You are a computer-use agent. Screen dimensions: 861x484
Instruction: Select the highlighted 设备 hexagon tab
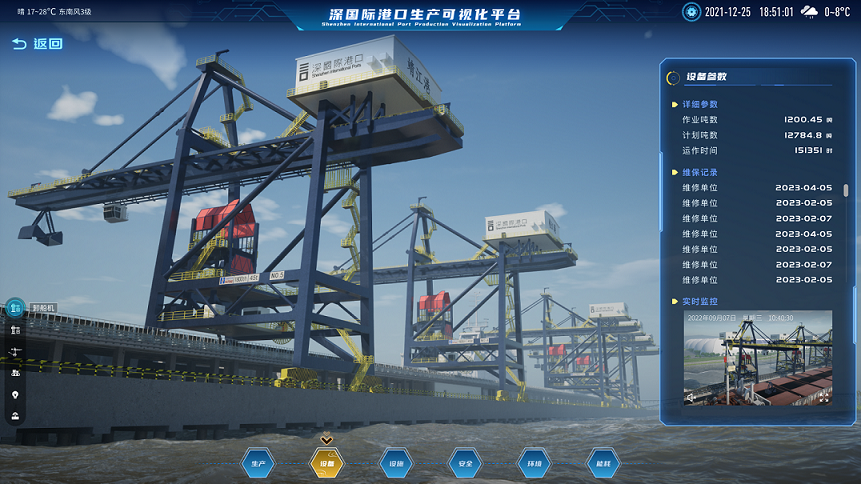click(x=327, y=463)
